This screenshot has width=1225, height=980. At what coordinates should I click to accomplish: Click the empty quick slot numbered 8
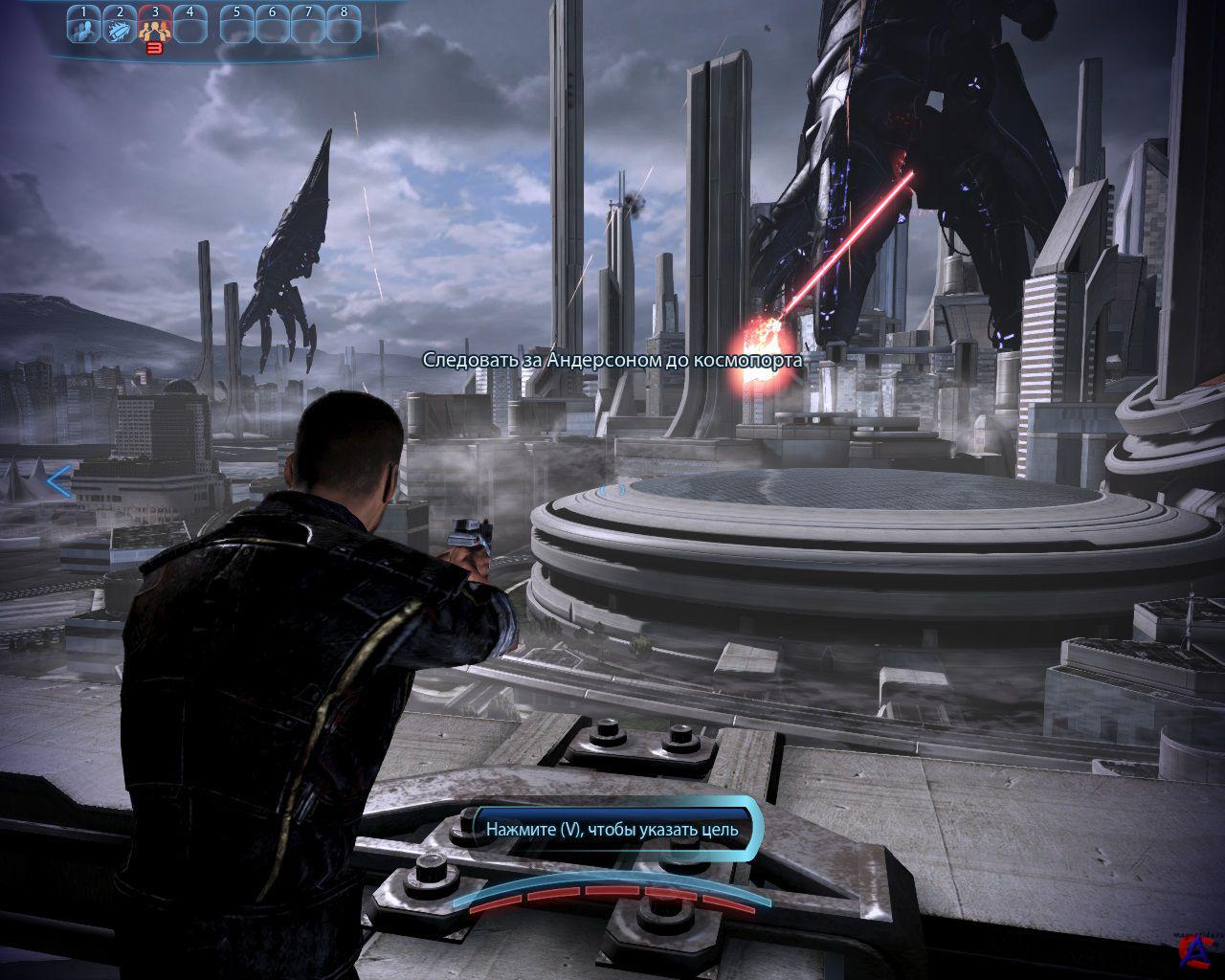coord(344,26)
